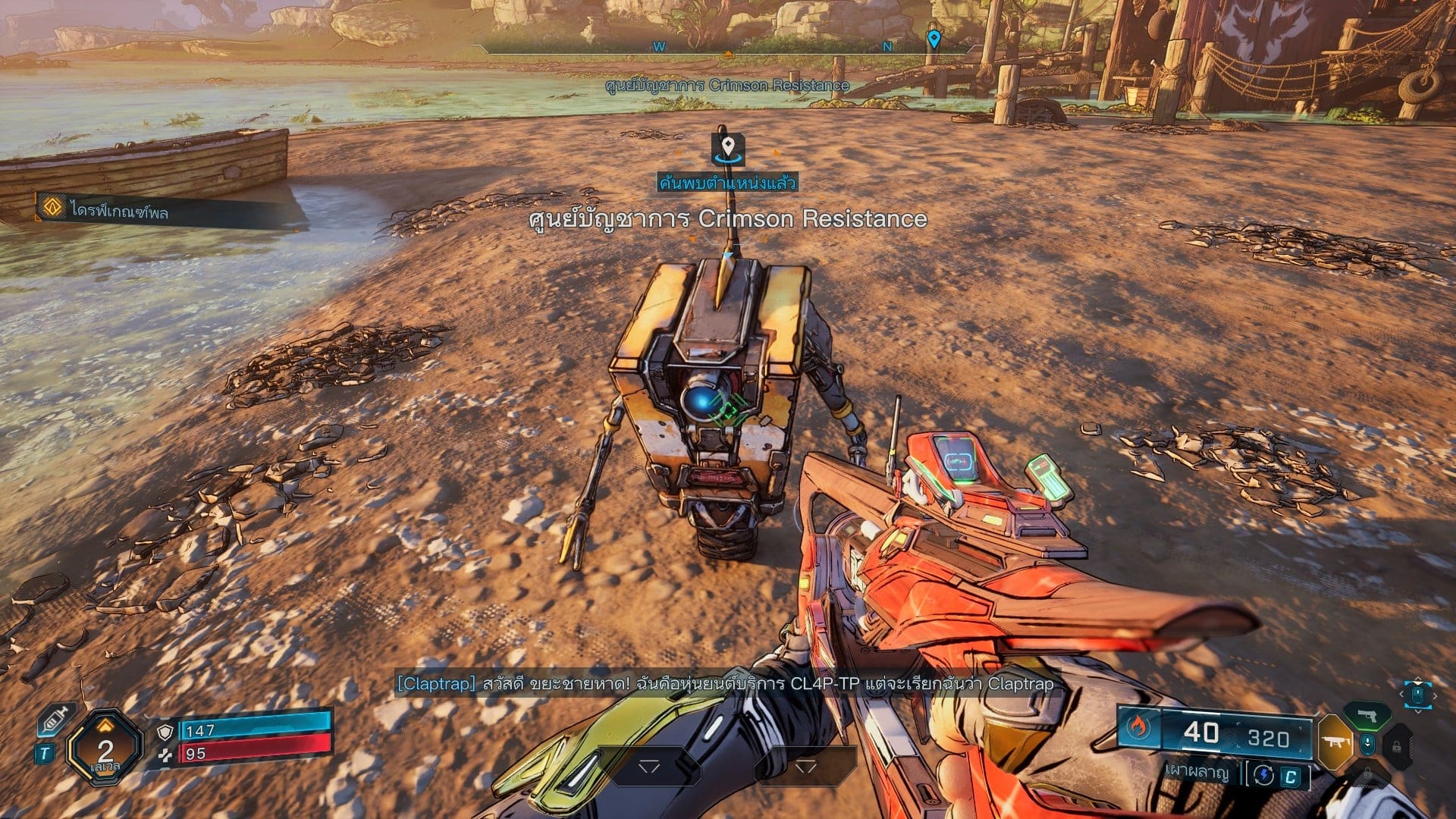Select the discovered location pin marker
Viewport: 1456px width, 819px height.
point(727,146)
